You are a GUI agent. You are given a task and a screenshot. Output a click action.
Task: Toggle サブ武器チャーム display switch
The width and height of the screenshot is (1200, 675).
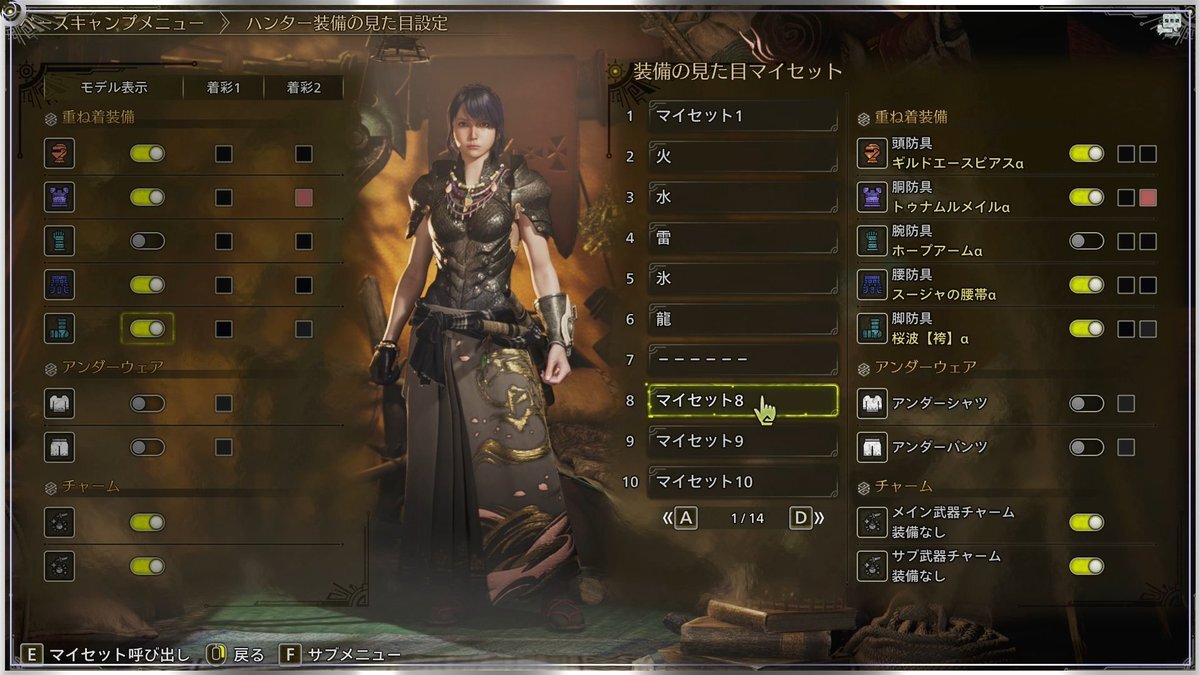[x=1086, y=566]
